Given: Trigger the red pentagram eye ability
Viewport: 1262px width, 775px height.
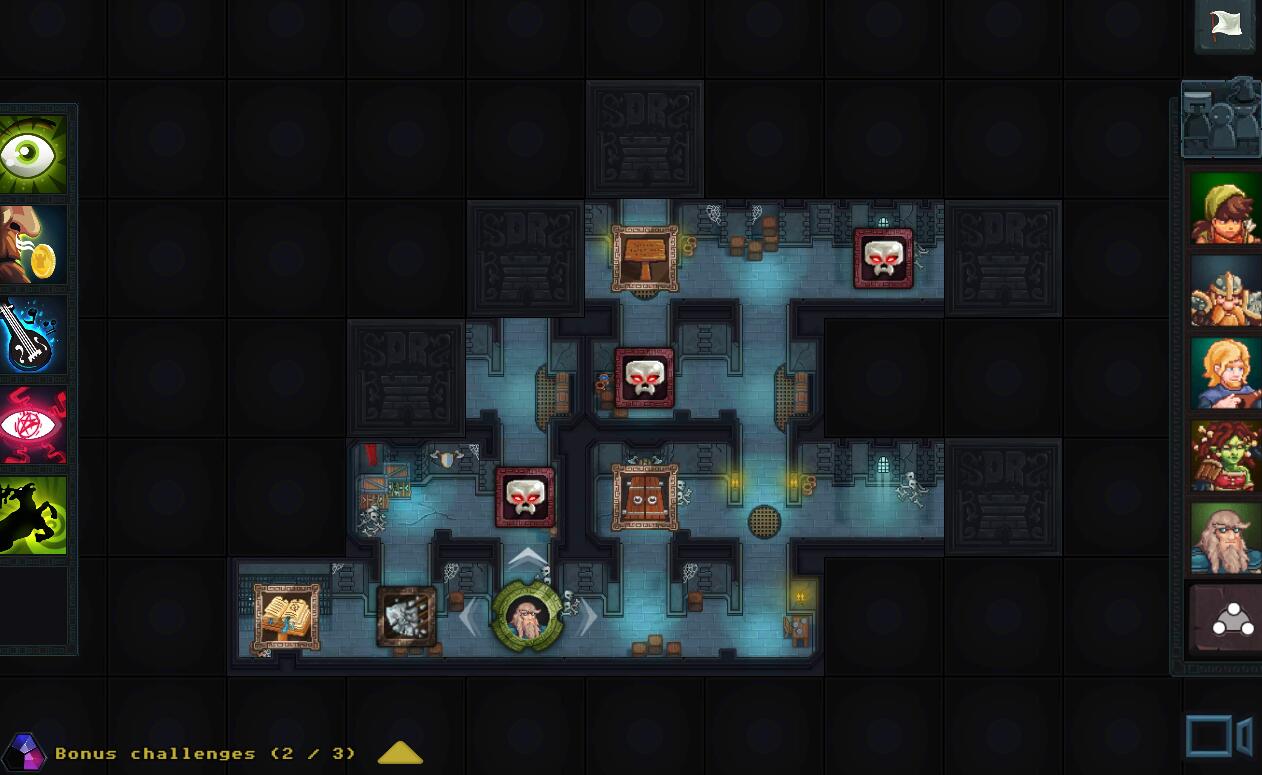Looking at the screenshot, I should click(33, 425).
